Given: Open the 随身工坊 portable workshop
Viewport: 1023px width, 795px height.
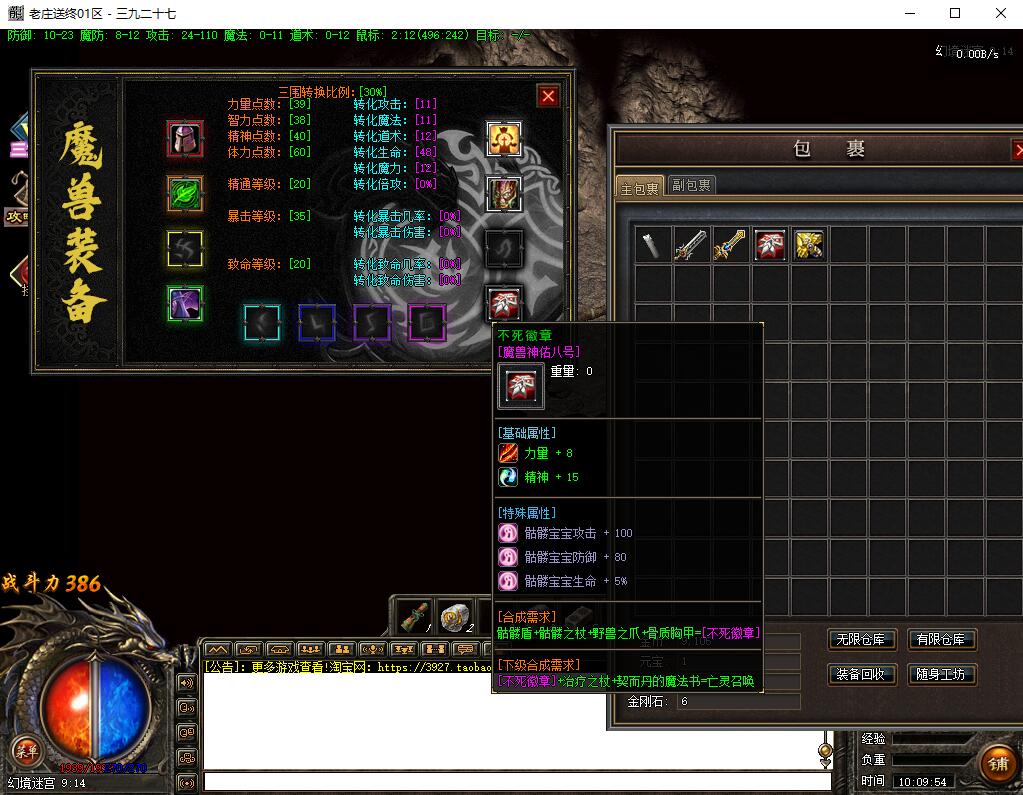Looking at the screenshot, I should (941, 675).
